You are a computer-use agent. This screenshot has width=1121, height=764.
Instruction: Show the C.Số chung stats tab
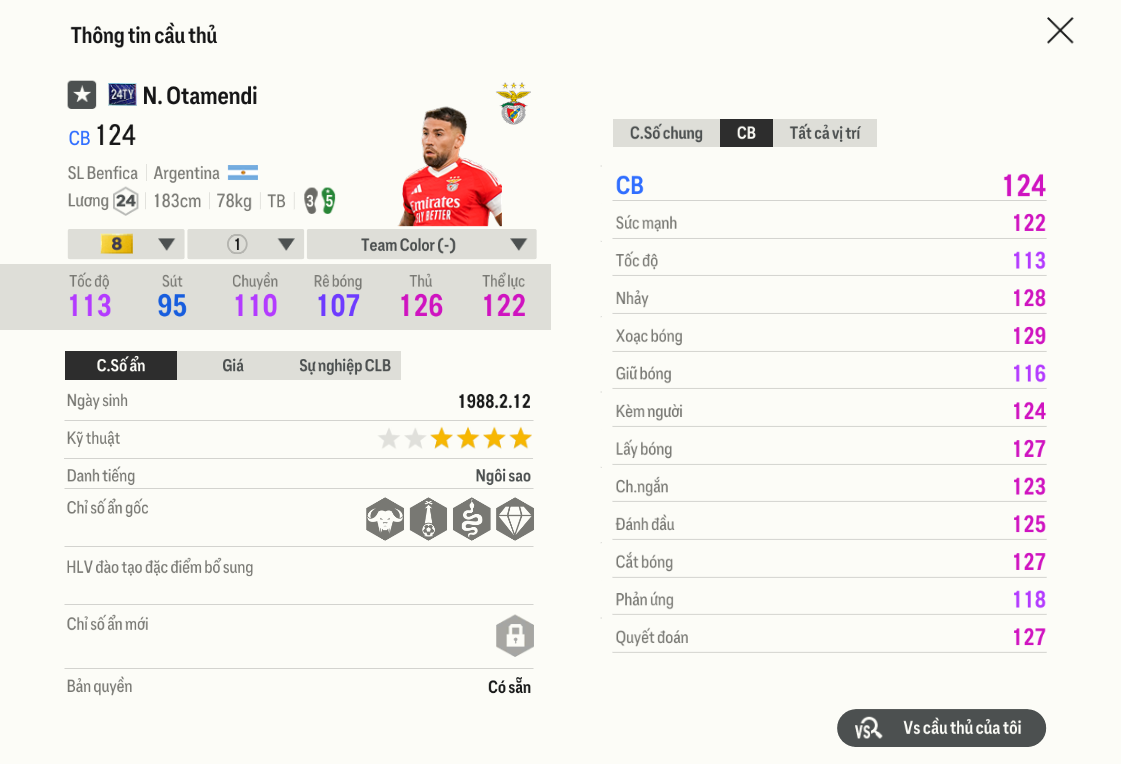(x=666, y=133)
